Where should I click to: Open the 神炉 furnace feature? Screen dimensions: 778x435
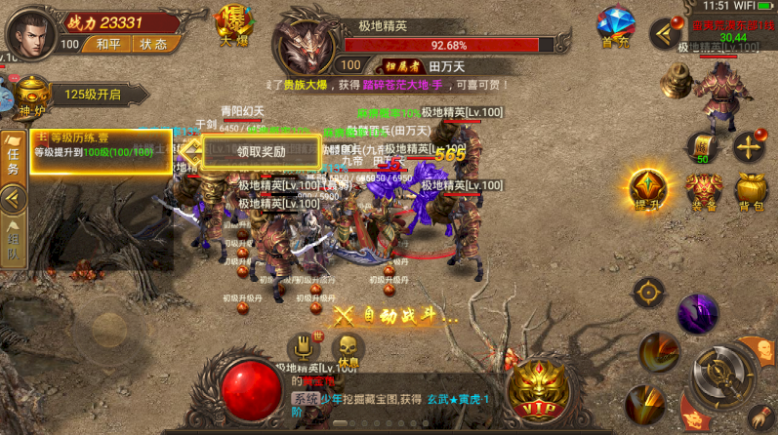pyautogui.click(x=32, y=95)
